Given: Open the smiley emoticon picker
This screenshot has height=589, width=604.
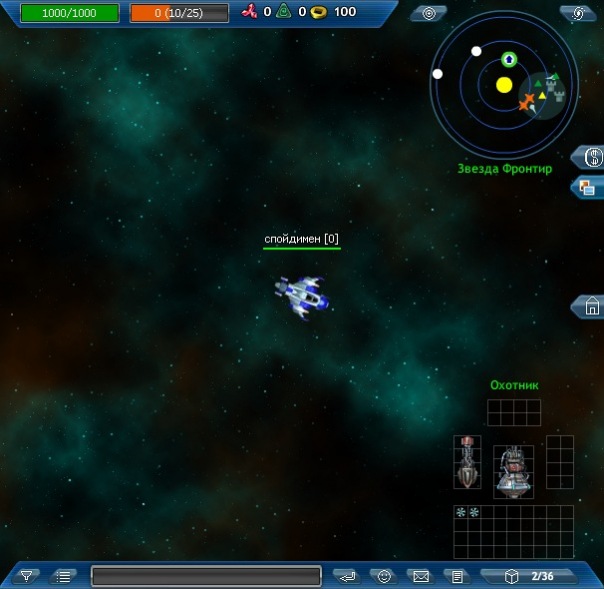Looking at the screenshot, I should pyautogui.click(x=384, y=576).
